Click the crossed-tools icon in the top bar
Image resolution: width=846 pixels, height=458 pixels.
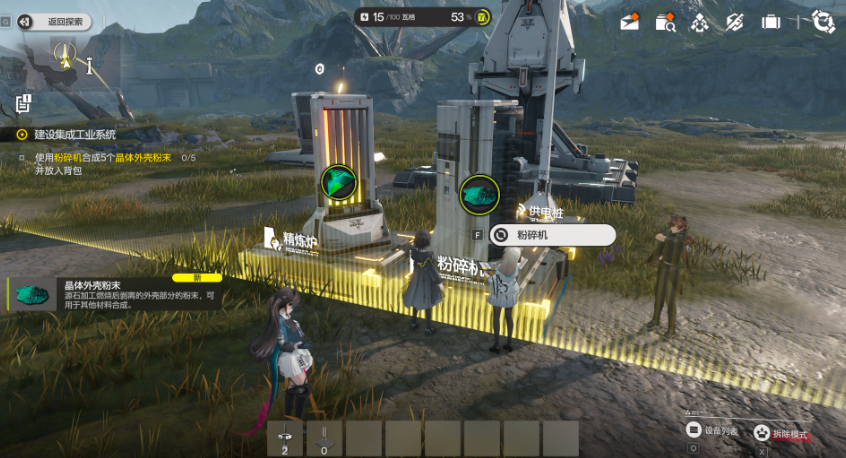734,21
